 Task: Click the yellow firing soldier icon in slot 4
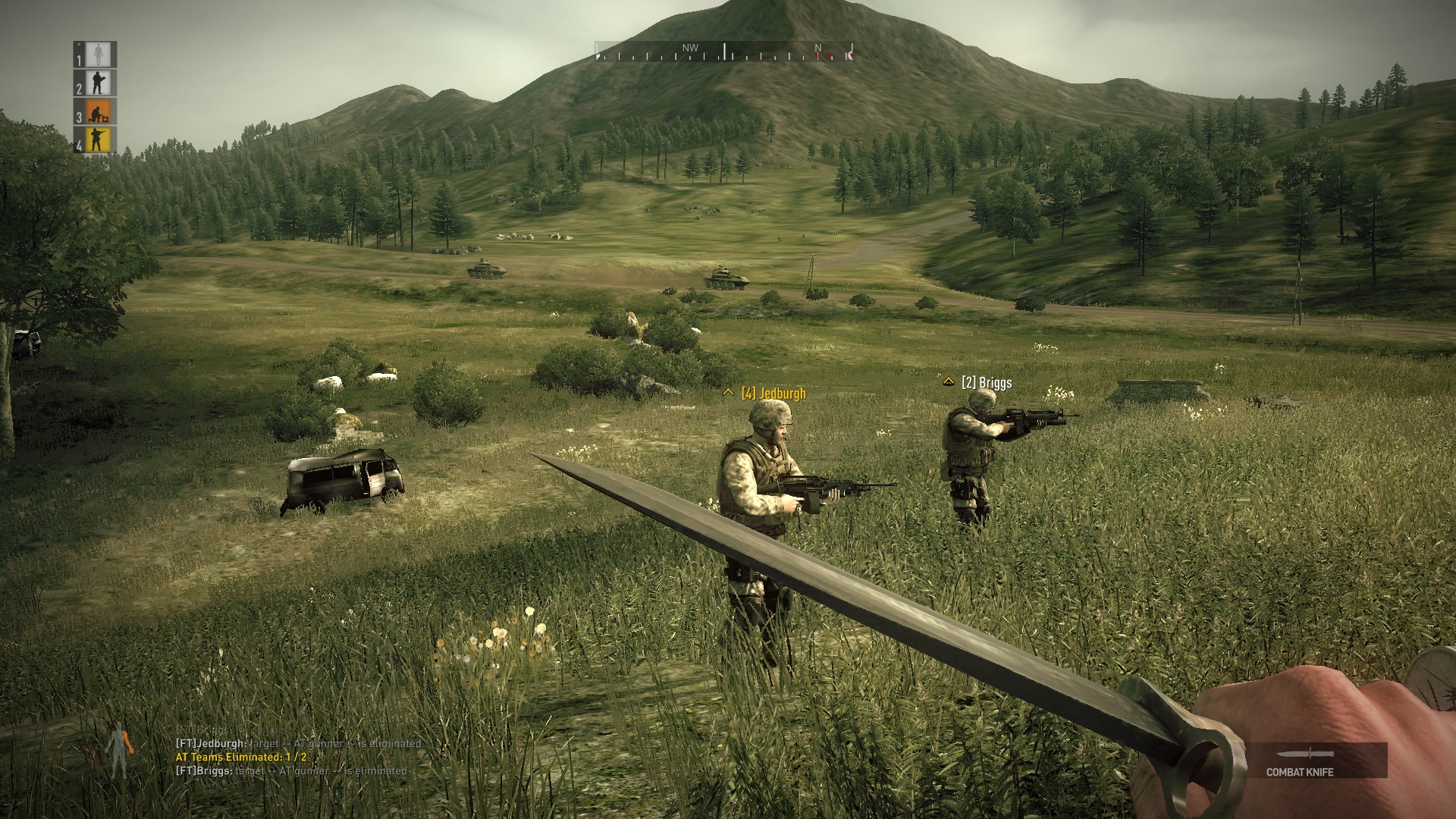pyautogui.click(x=97, y=139)
